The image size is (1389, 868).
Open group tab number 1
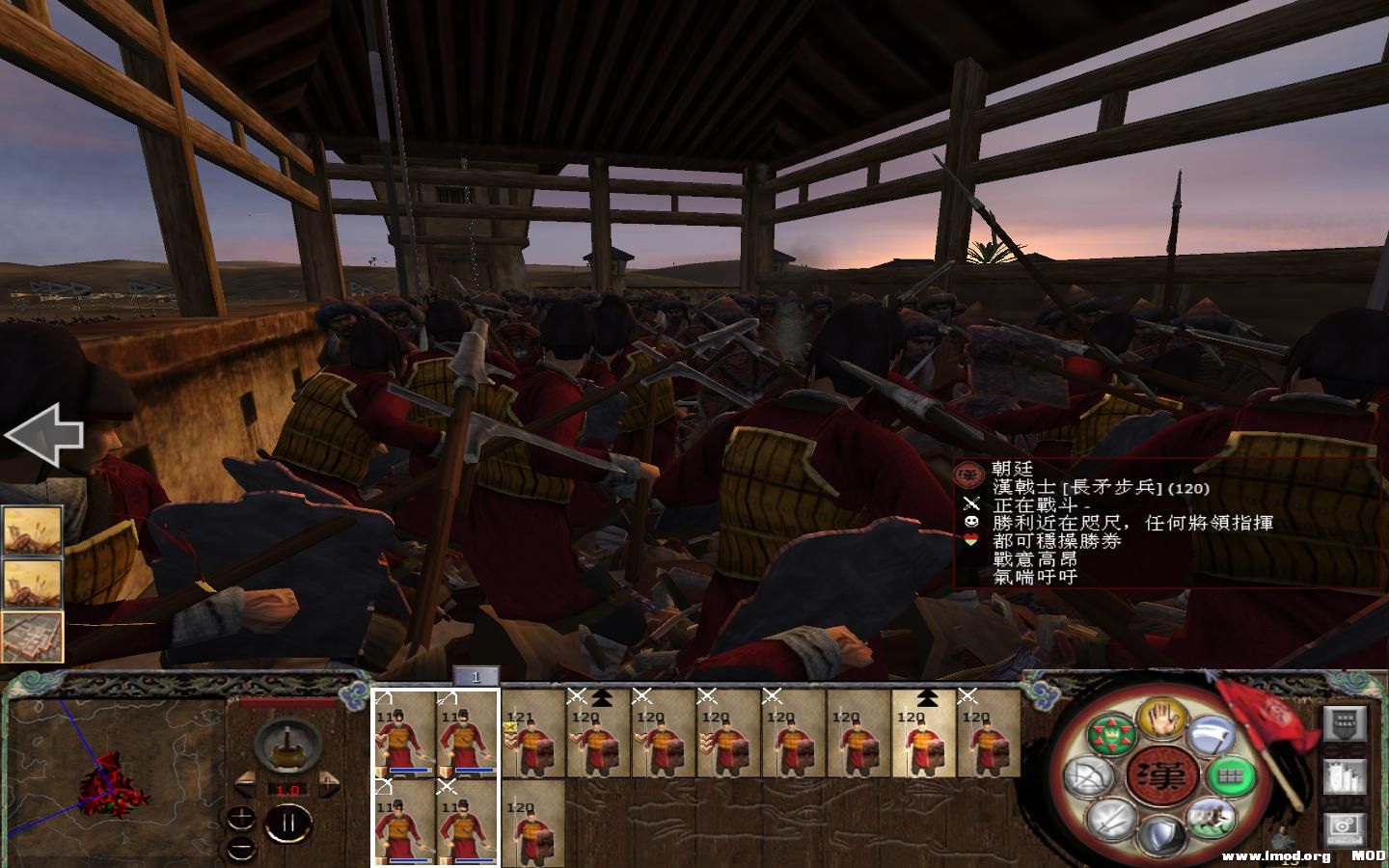coord(476,678)
